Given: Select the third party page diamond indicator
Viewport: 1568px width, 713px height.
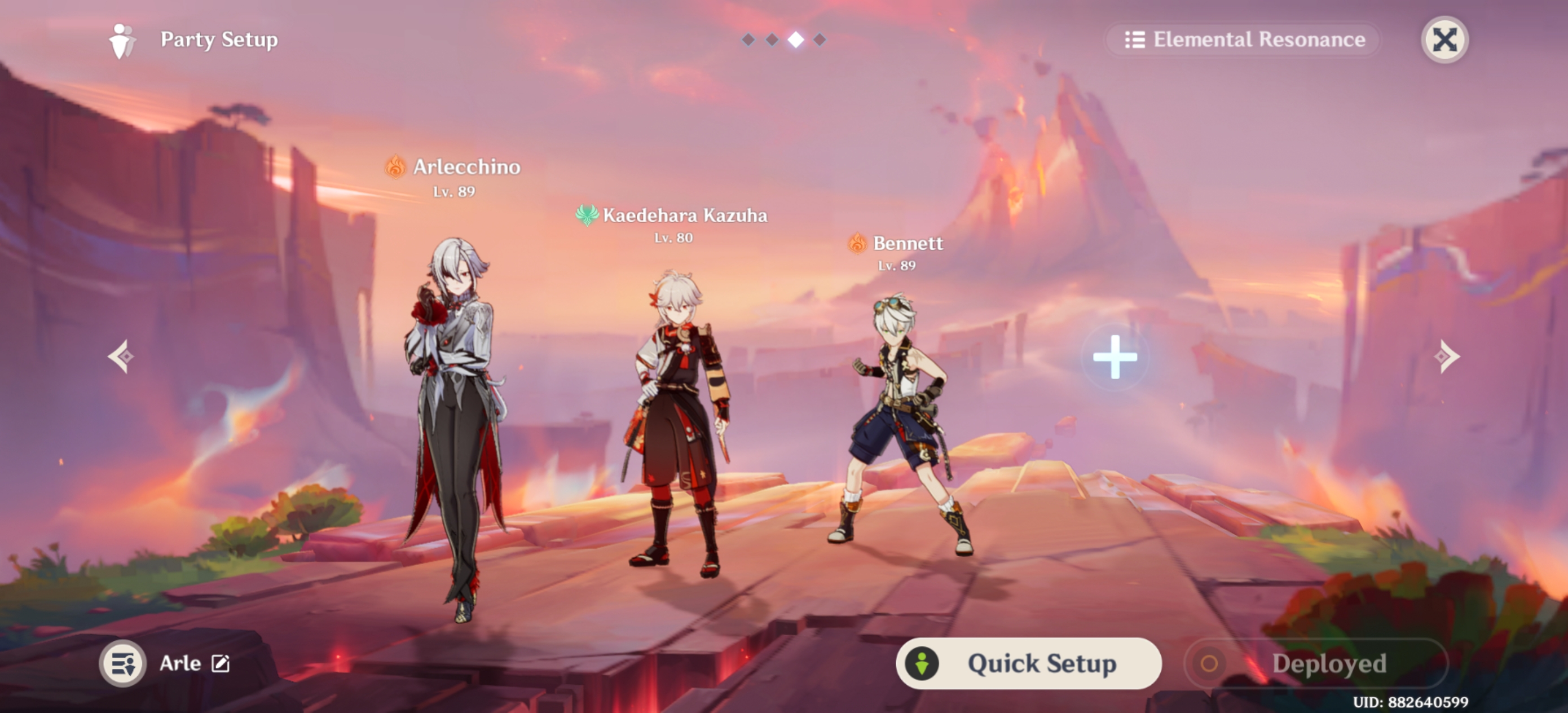Looking at the screenshot, I should click(797, 39).
